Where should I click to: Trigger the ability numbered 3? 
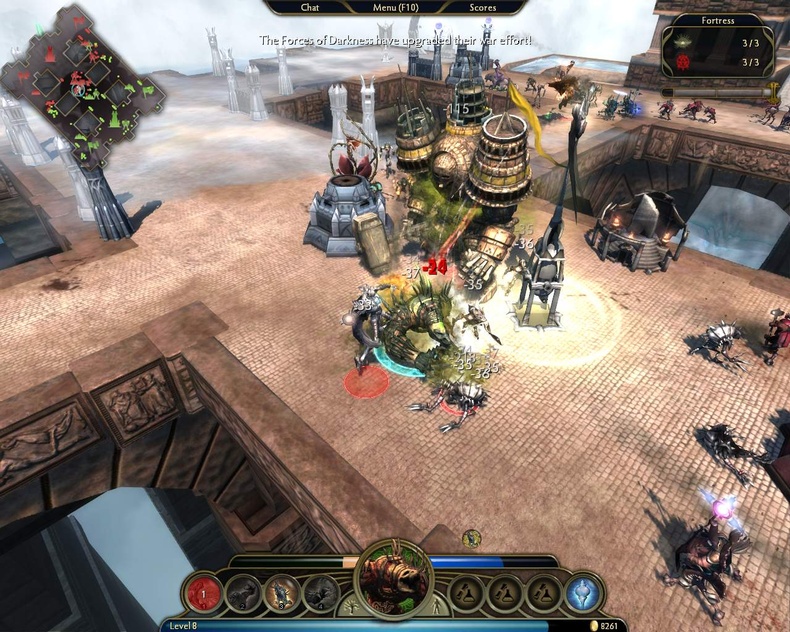point(282,593)
